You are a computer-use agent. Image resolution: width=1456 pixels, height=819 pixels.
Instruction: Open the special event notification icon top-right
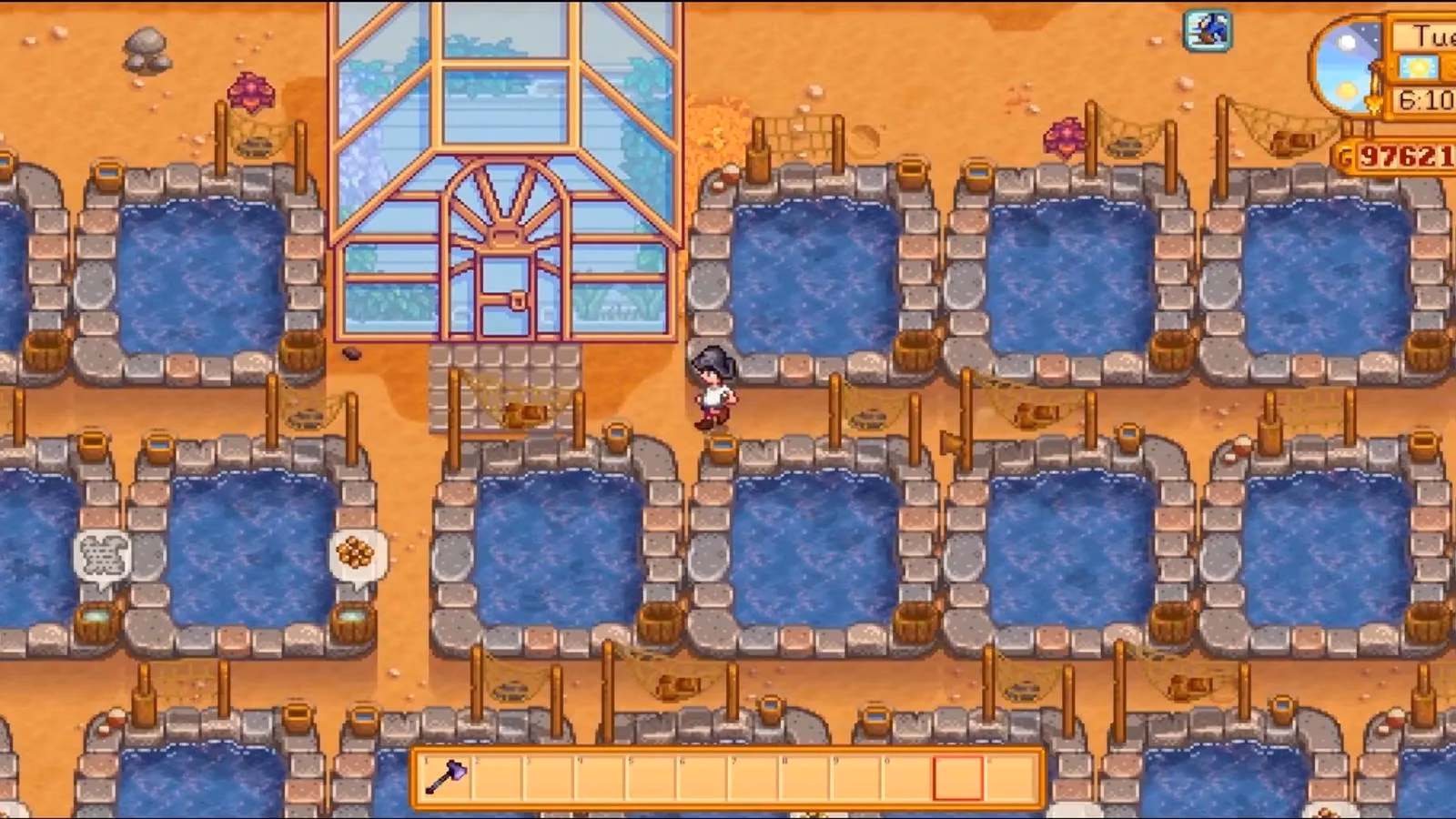pyautogui.click(x=1208, y=30)
